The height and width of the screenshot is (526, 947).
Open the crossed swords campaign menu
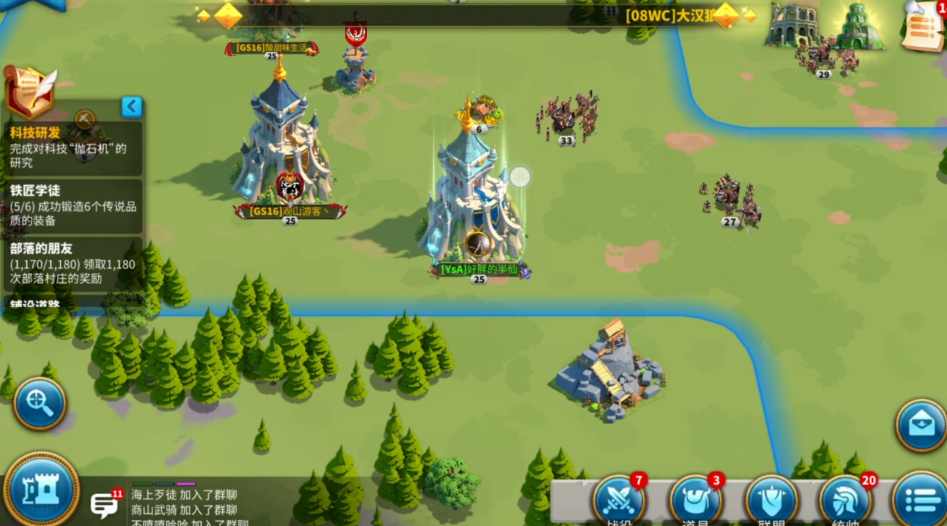click(x=617, y=500)
